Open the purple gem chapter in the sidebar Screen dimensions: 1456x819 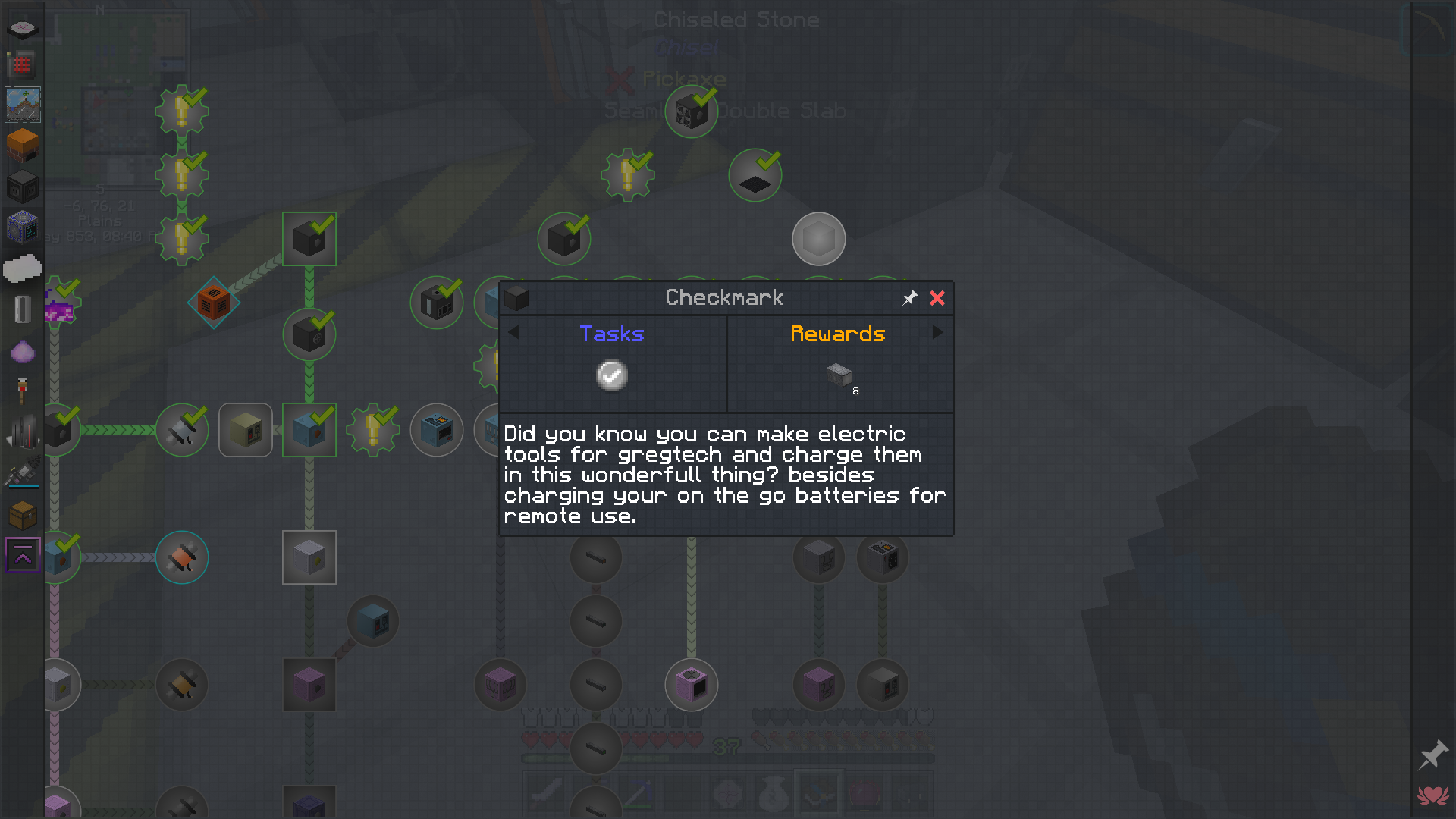[x=22, y=350]
